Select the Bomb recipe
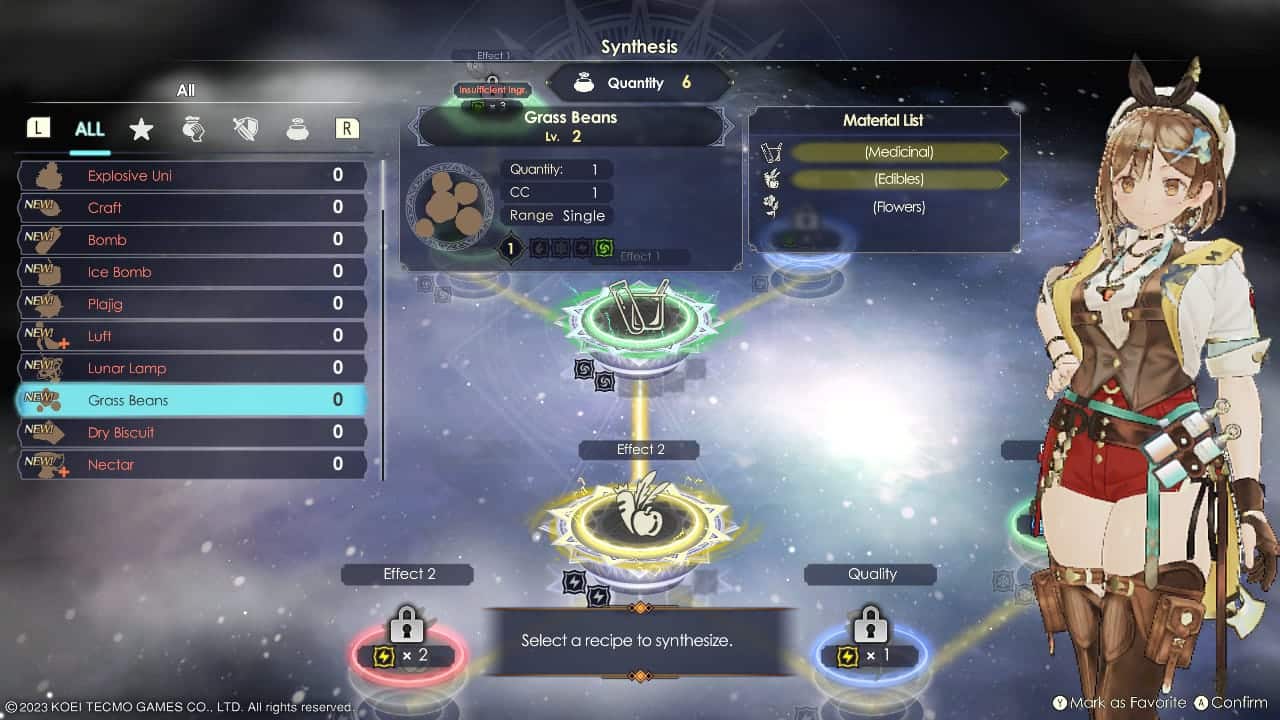Screen dimensions: 1280x720 [x=192, y=240]
